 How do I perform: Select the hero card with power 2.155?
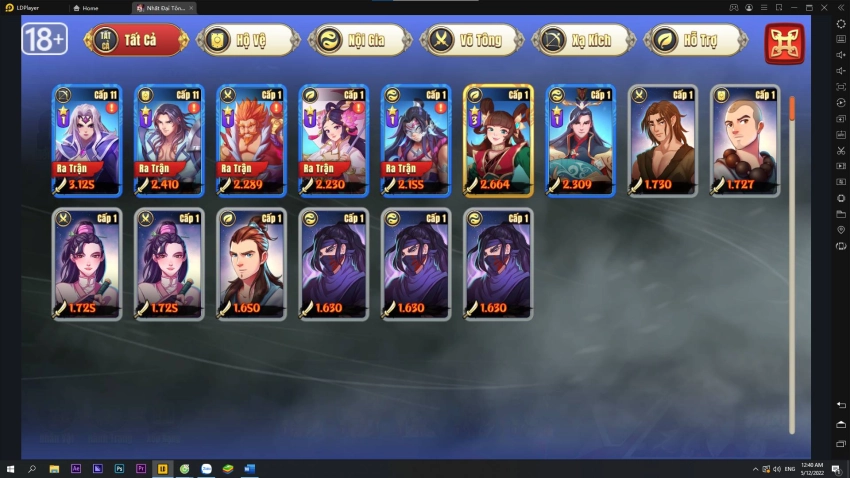pos(416,140)
